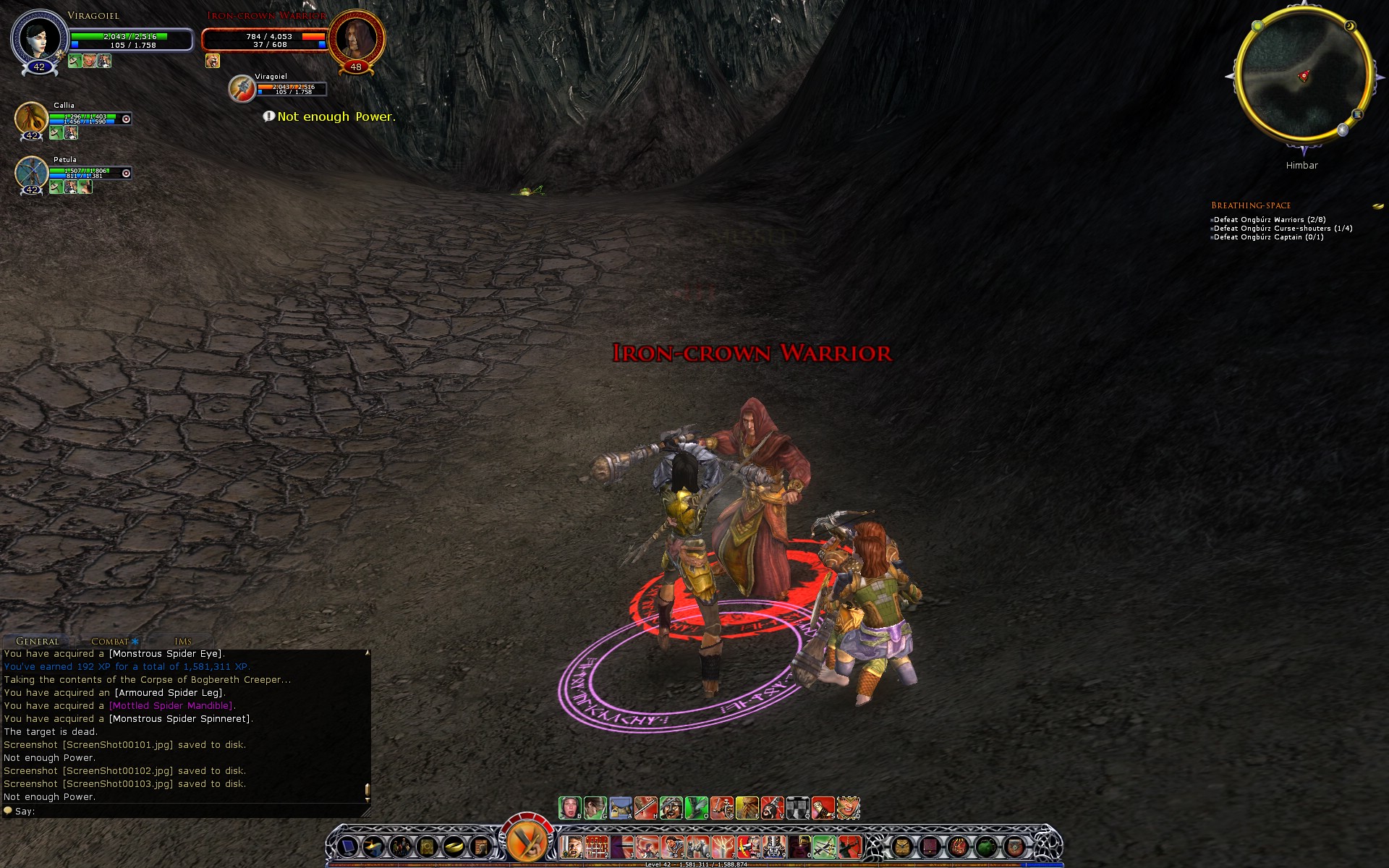Click the Iron-crown Warrior target portrait
The width and height of the screenshot is (1389, 868).
pos(355,38)
